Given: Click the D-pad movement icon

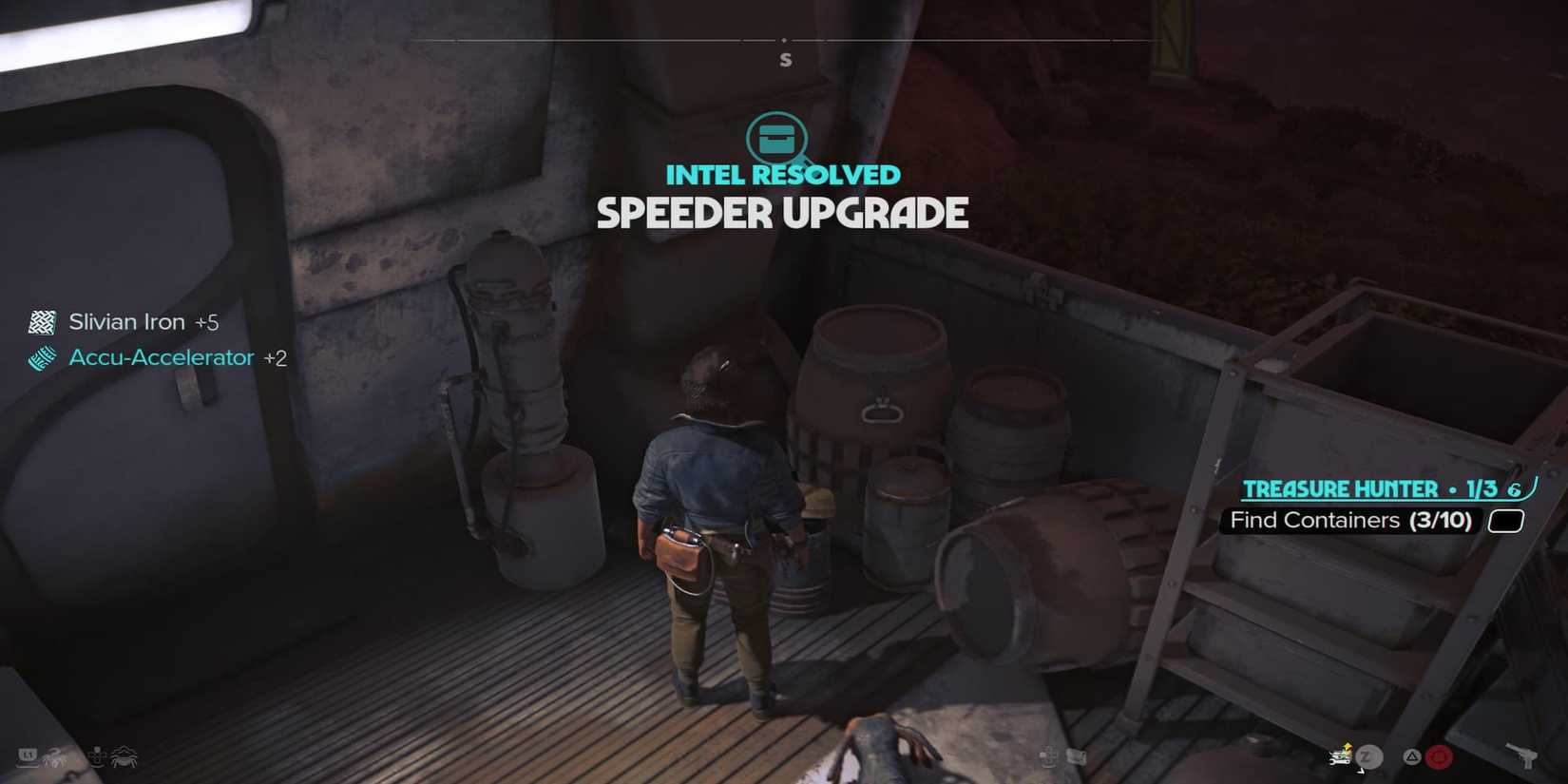Looking at the screenshot, I should [x=1047, y=756].
